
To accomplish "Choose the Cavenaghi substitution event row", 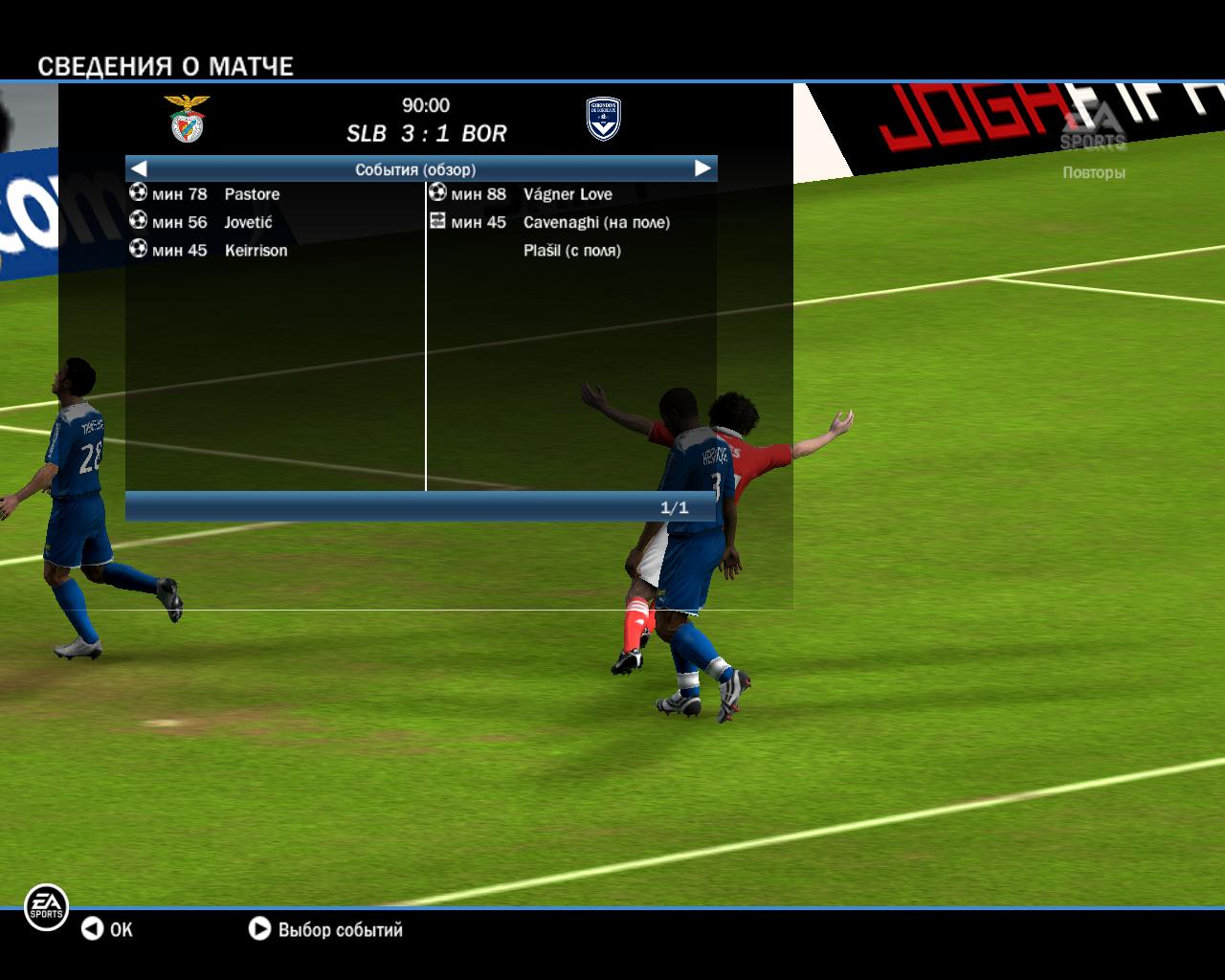I will pyautogui.click(x=595, y=222).
